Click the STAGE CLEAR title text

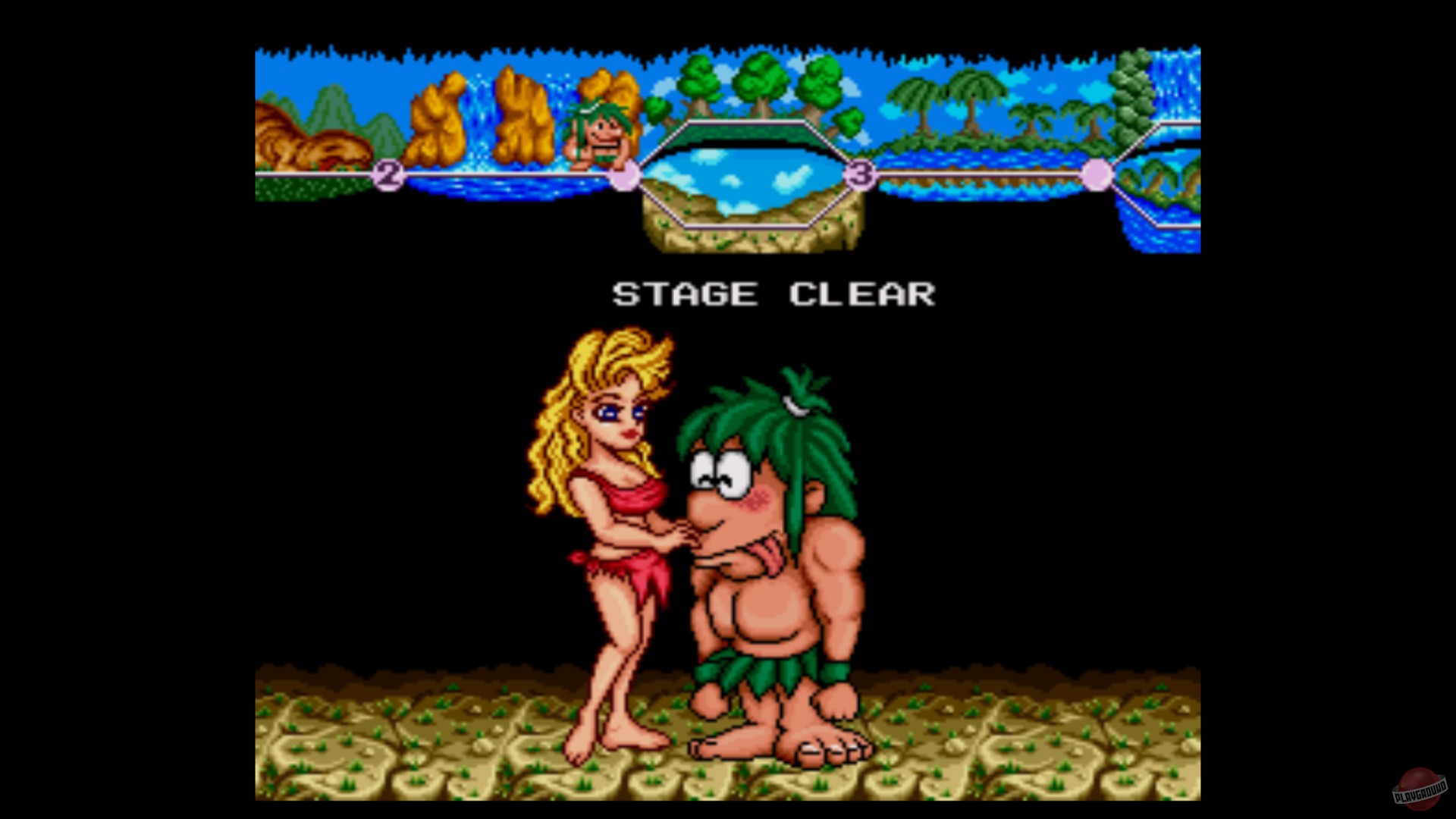coord(773,294)
